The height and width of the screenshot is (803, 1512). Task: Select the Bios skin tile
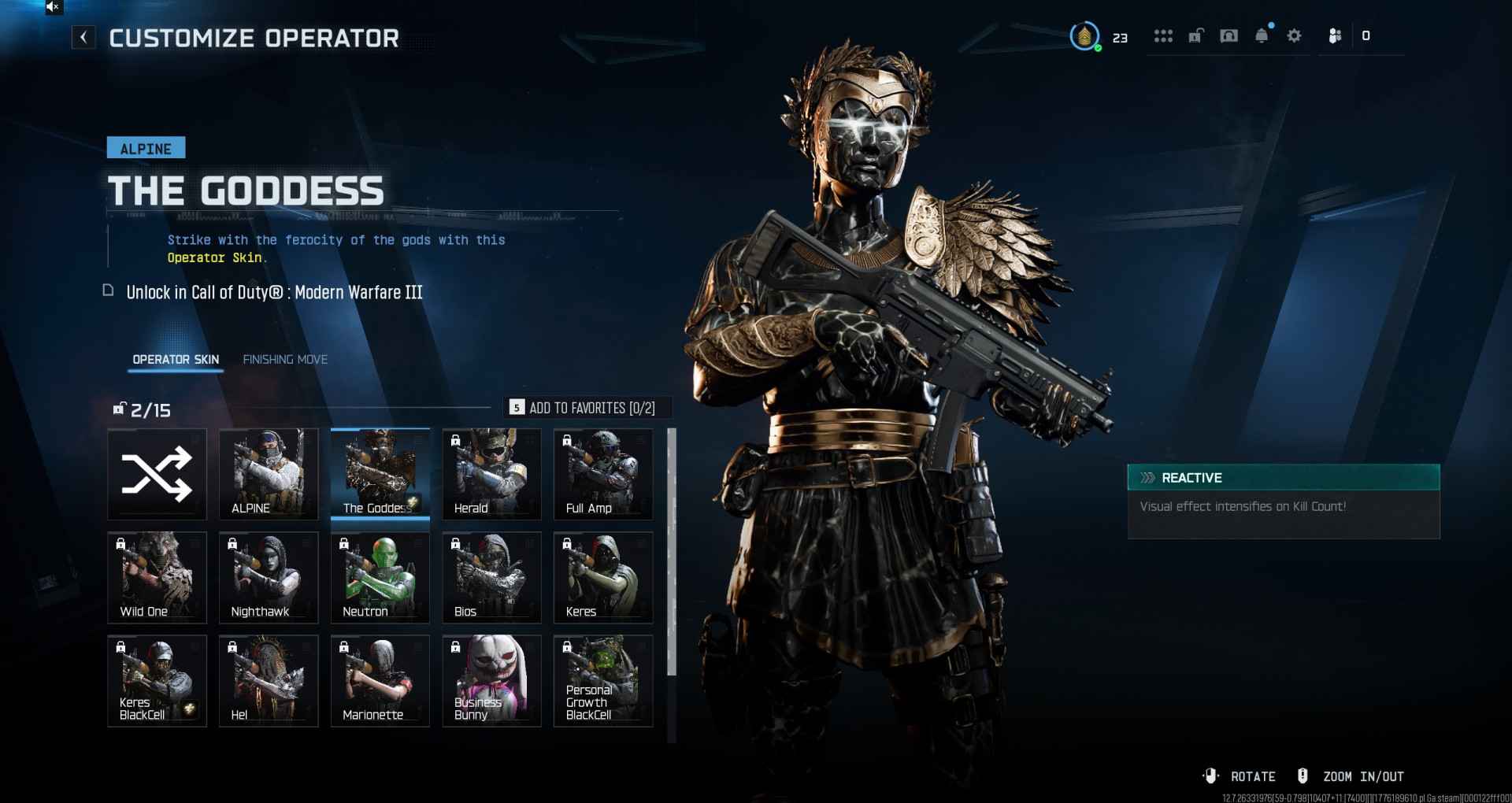click(x=491, y=577)
